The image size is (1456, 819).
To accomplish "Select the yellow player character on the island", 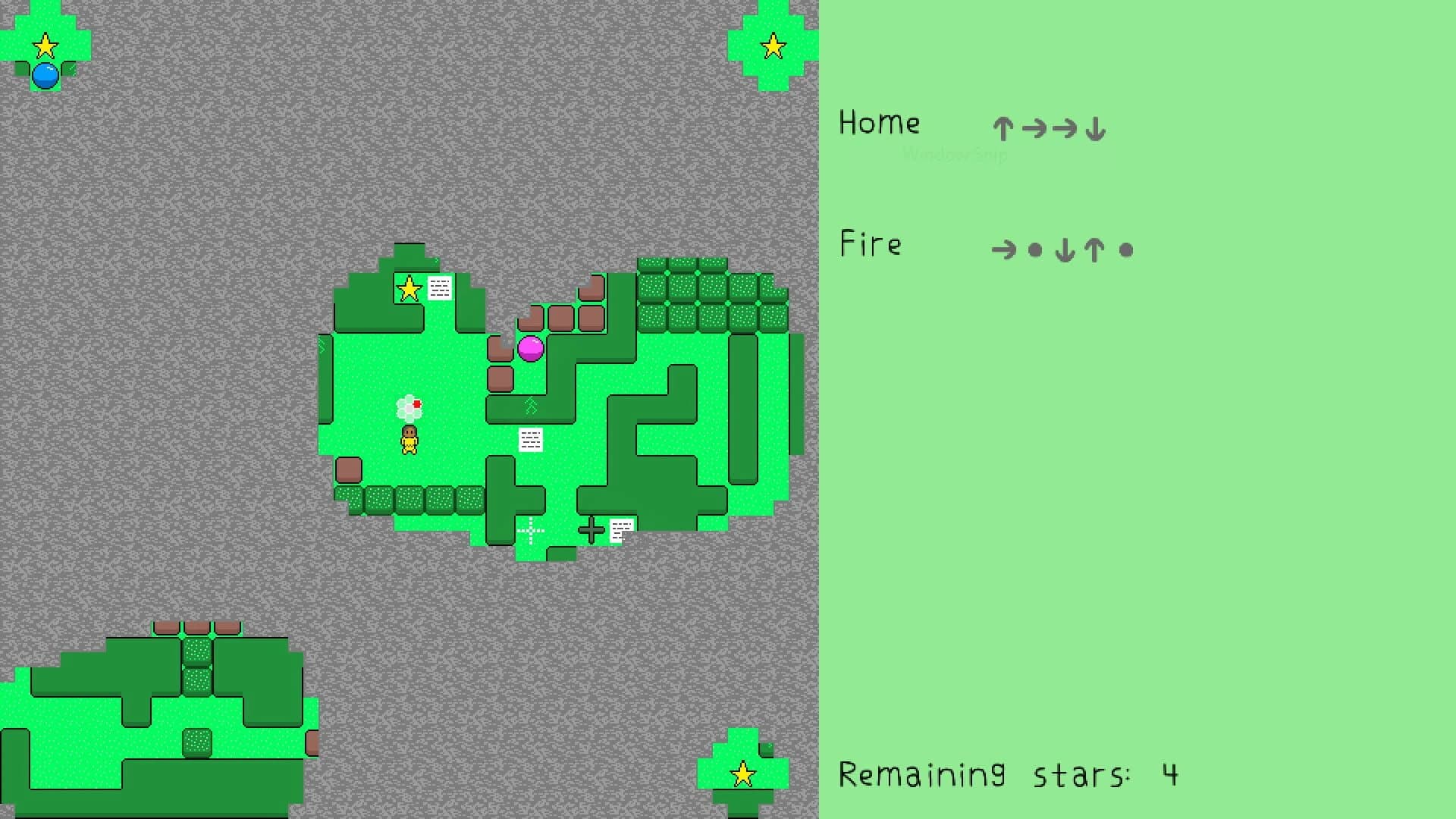I will click(x=409, y=440).
